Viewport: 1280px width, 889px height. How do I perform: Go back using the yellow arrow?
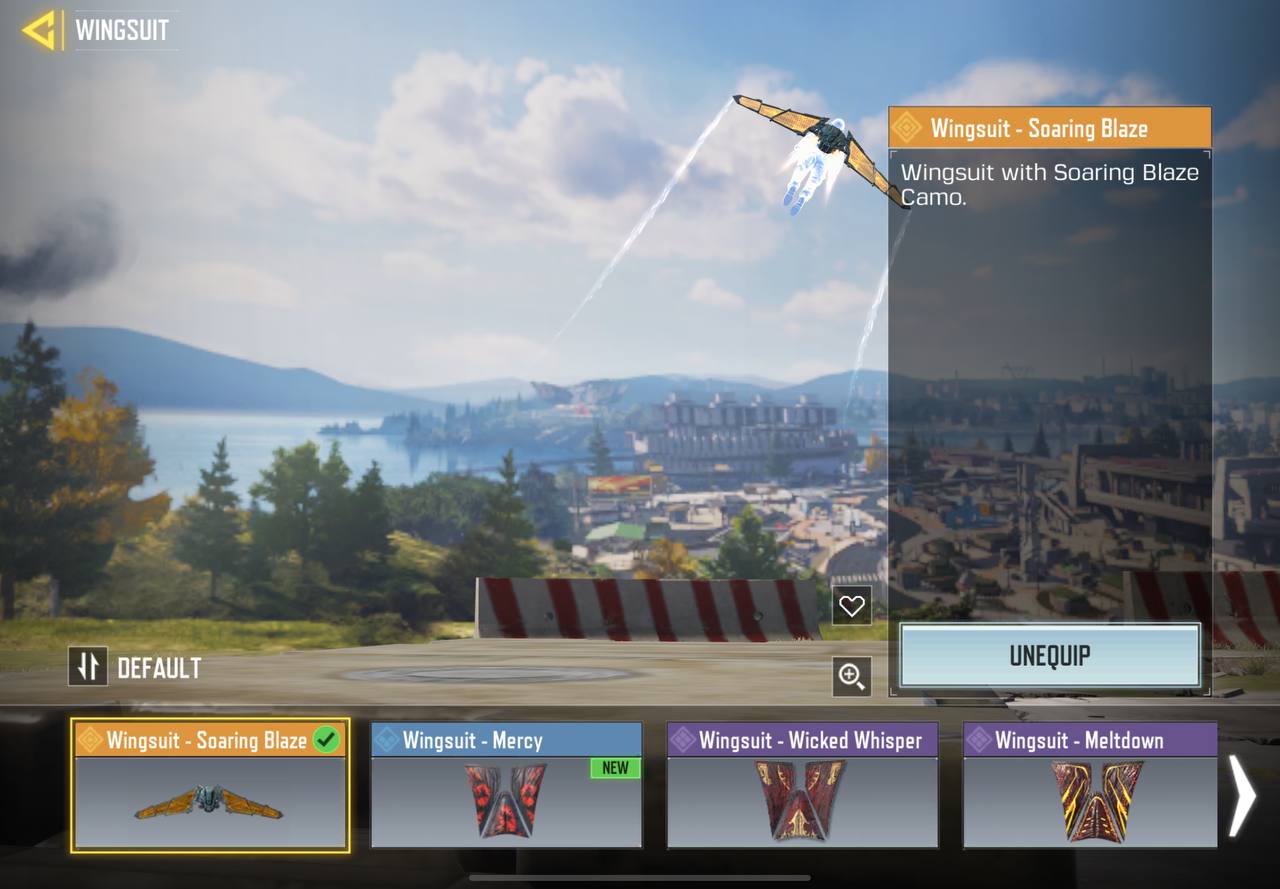[40, 30]
